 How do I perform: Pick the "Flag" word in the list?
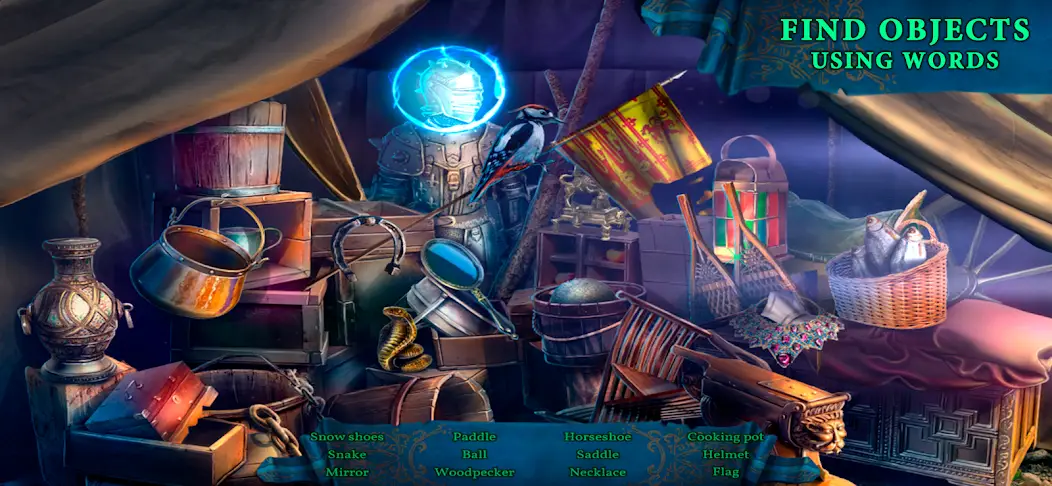(x=726, y=472)
